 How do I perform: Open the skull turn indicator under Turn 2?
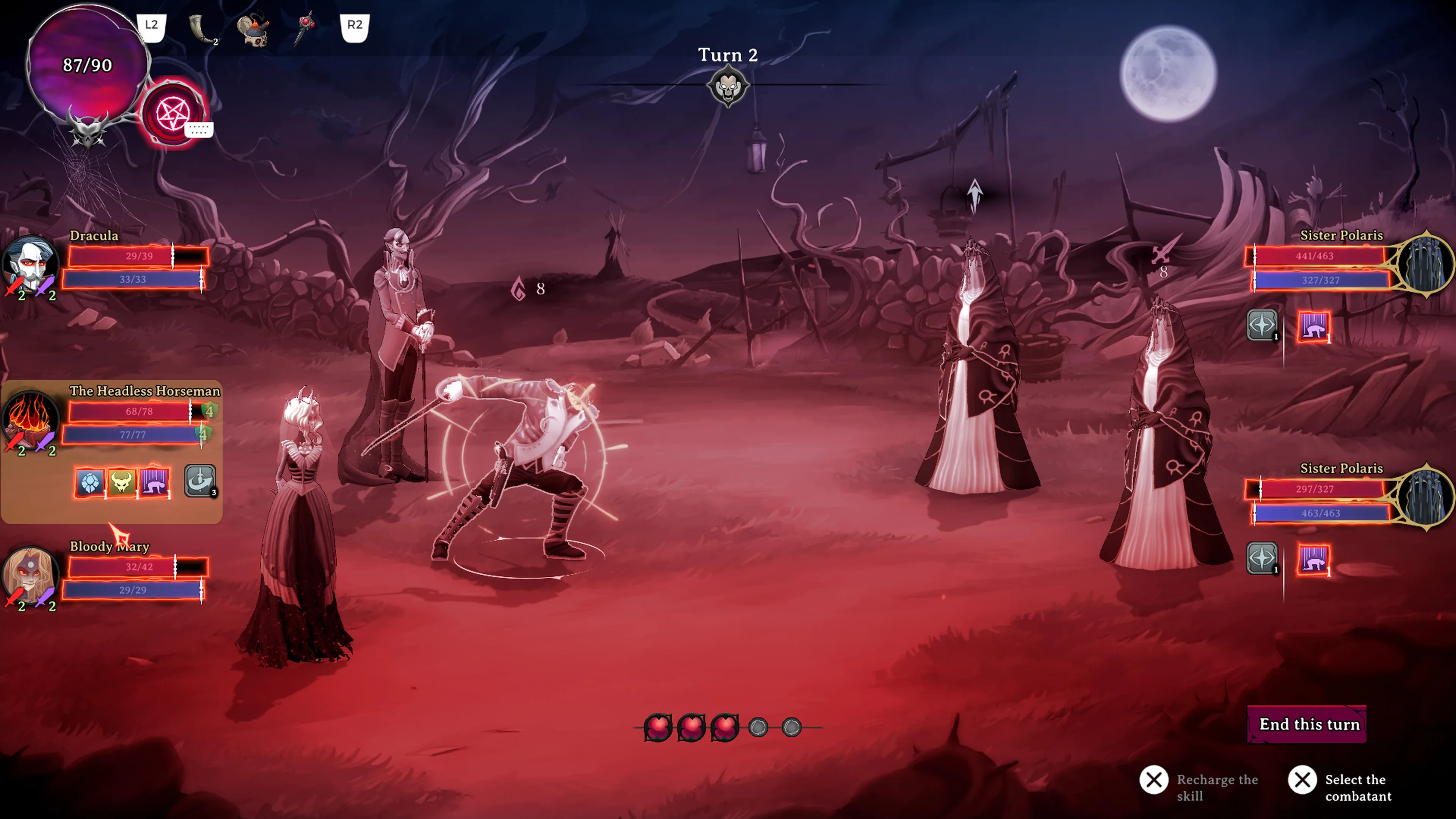click(x=728, y=86)
